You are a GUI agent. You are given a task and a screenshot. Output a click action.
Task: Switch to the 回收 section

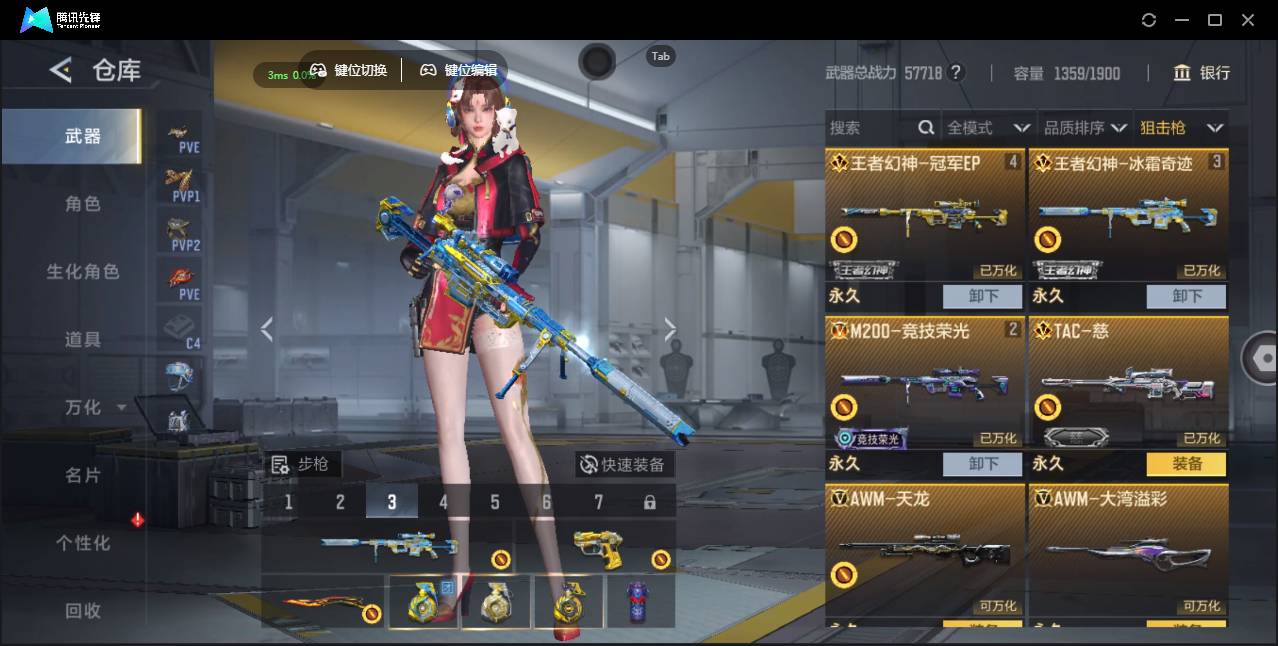[82, 611]
